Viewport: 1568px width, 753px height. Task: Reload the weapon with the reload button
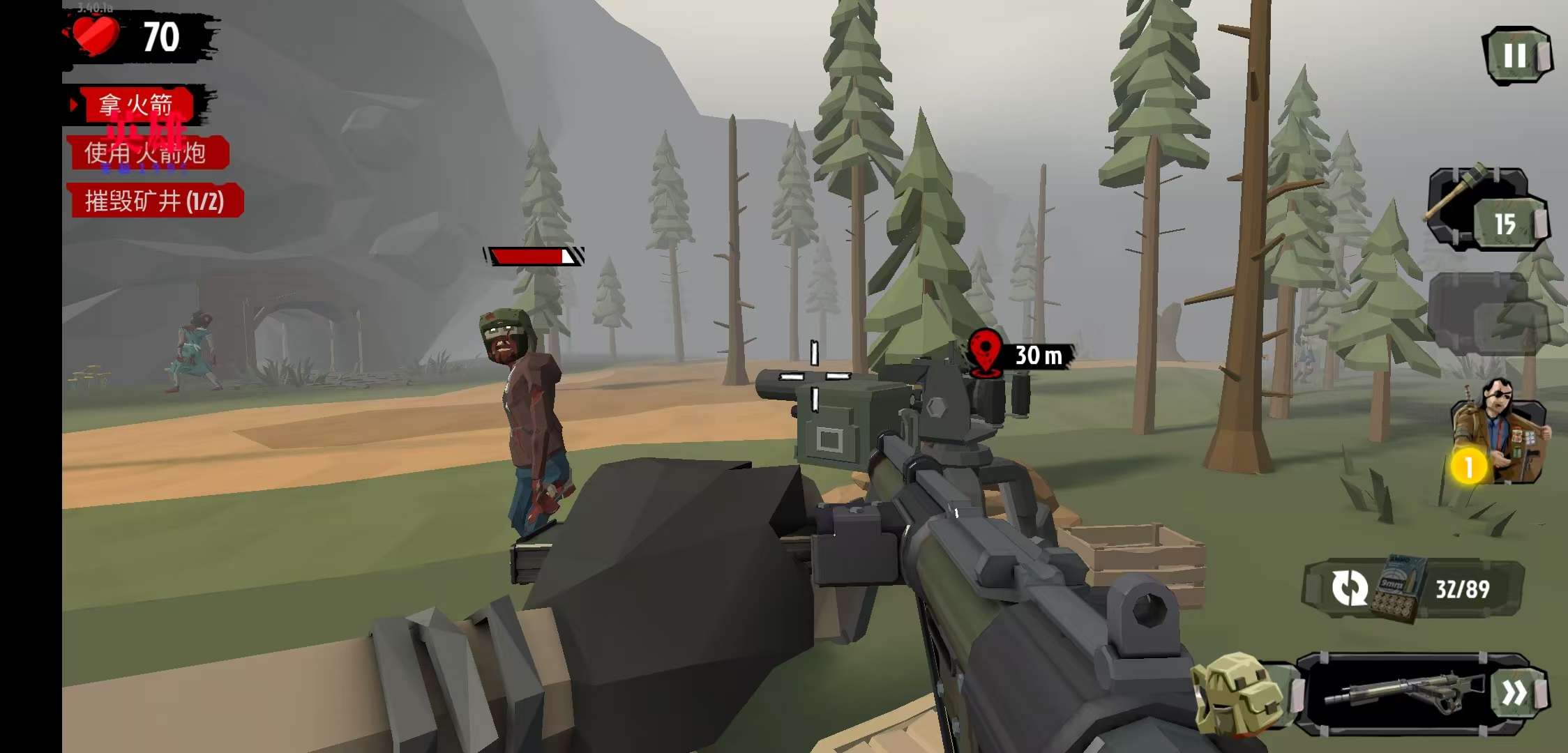coord(1350,588)
